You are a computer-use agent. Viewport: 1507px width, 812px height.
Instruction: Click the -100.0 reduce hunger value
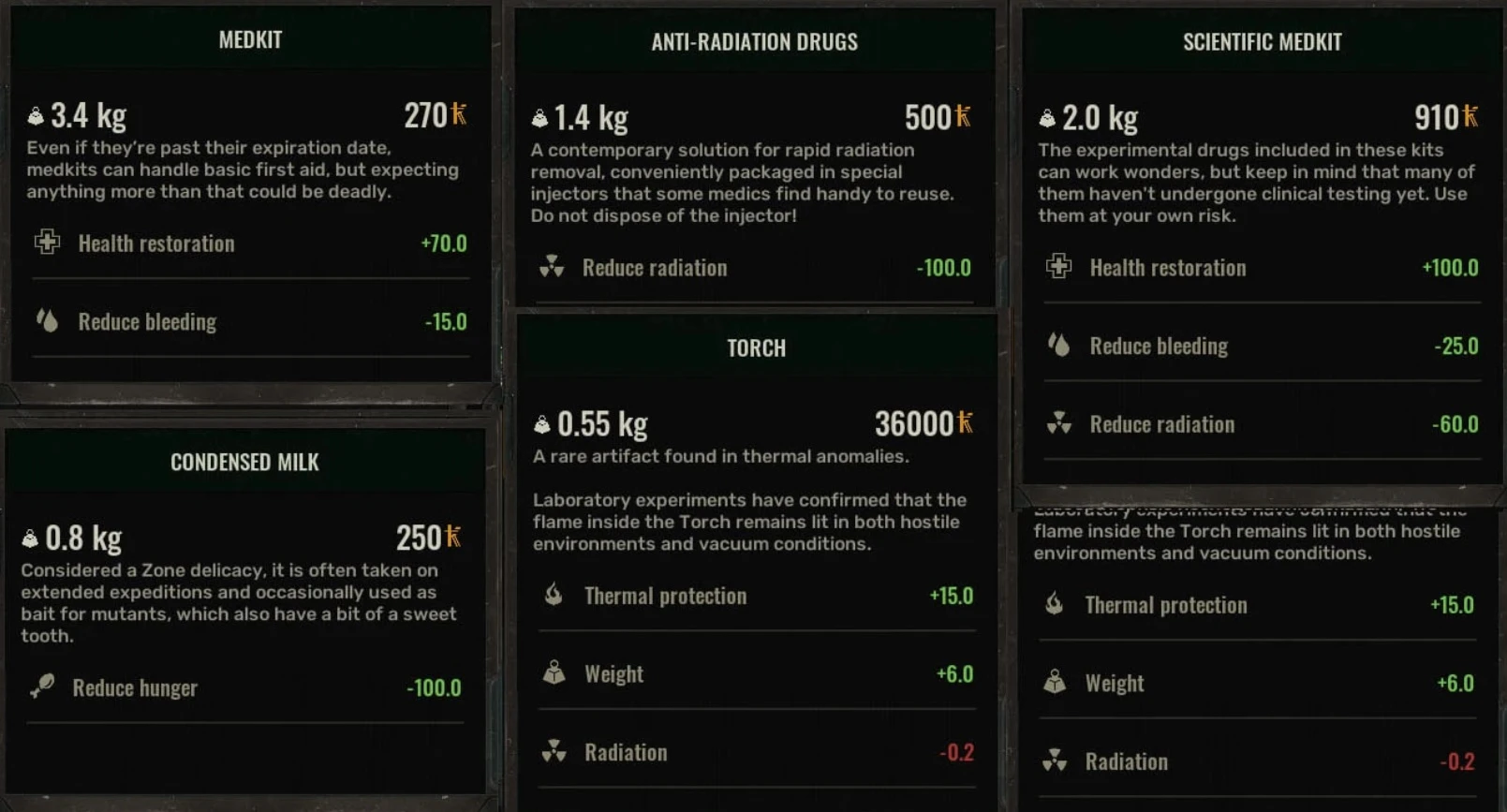tap(433, 687)
